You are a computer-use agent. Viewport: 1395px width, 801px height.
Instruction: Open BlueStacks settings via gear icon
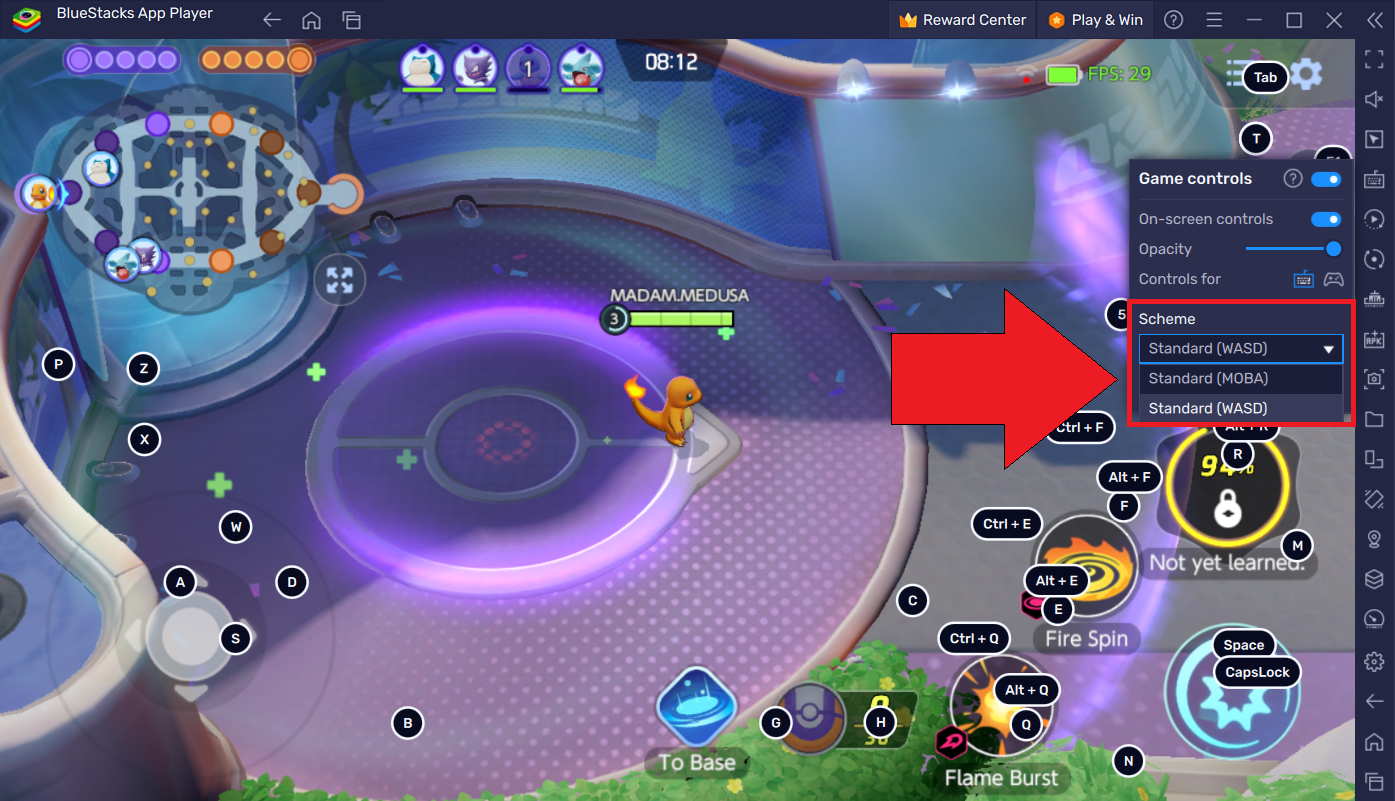1374,661
